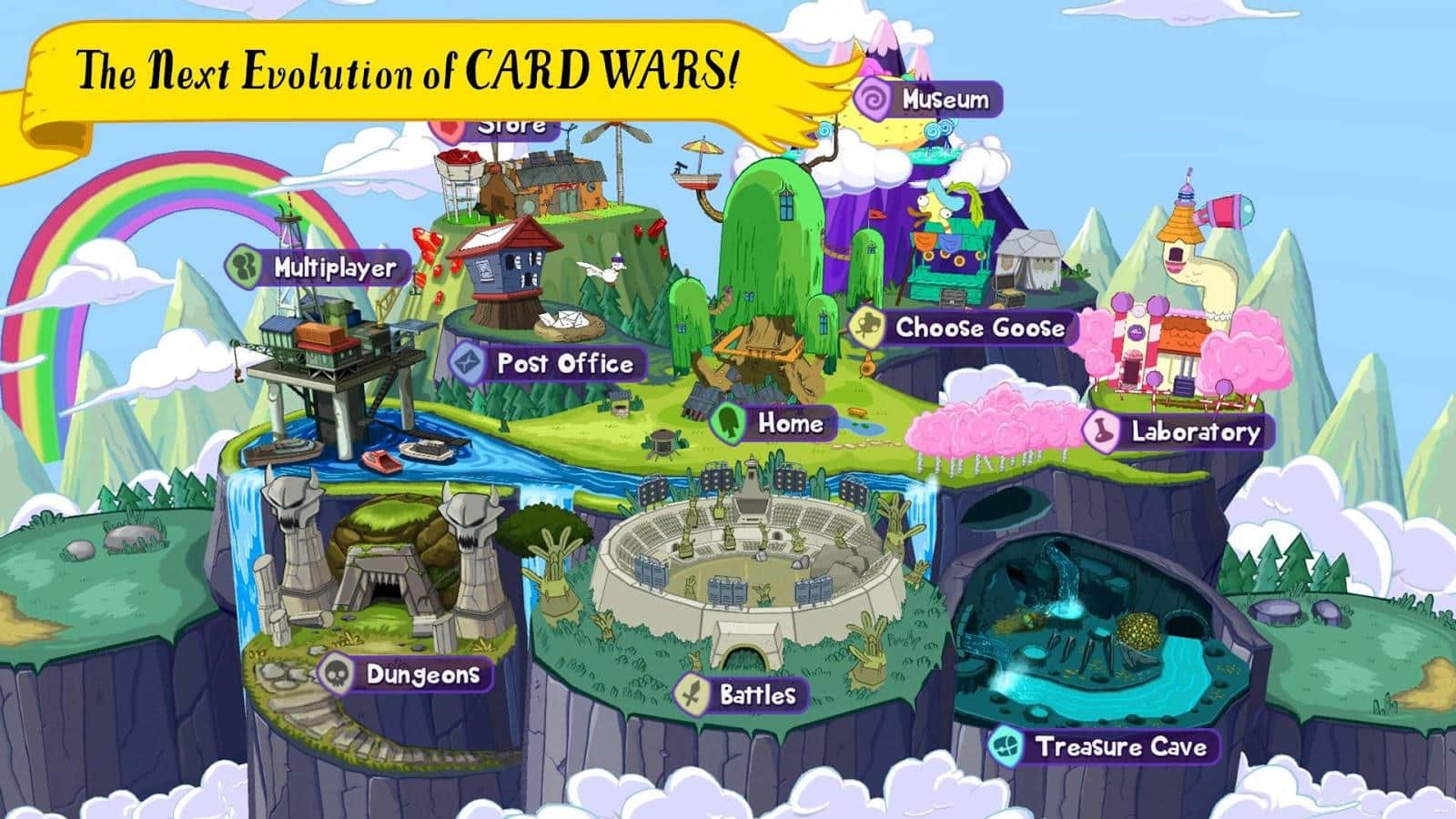Select the Battles sword icon
Viewport: 1456px width, 819px height.
[x=692, y=693]
